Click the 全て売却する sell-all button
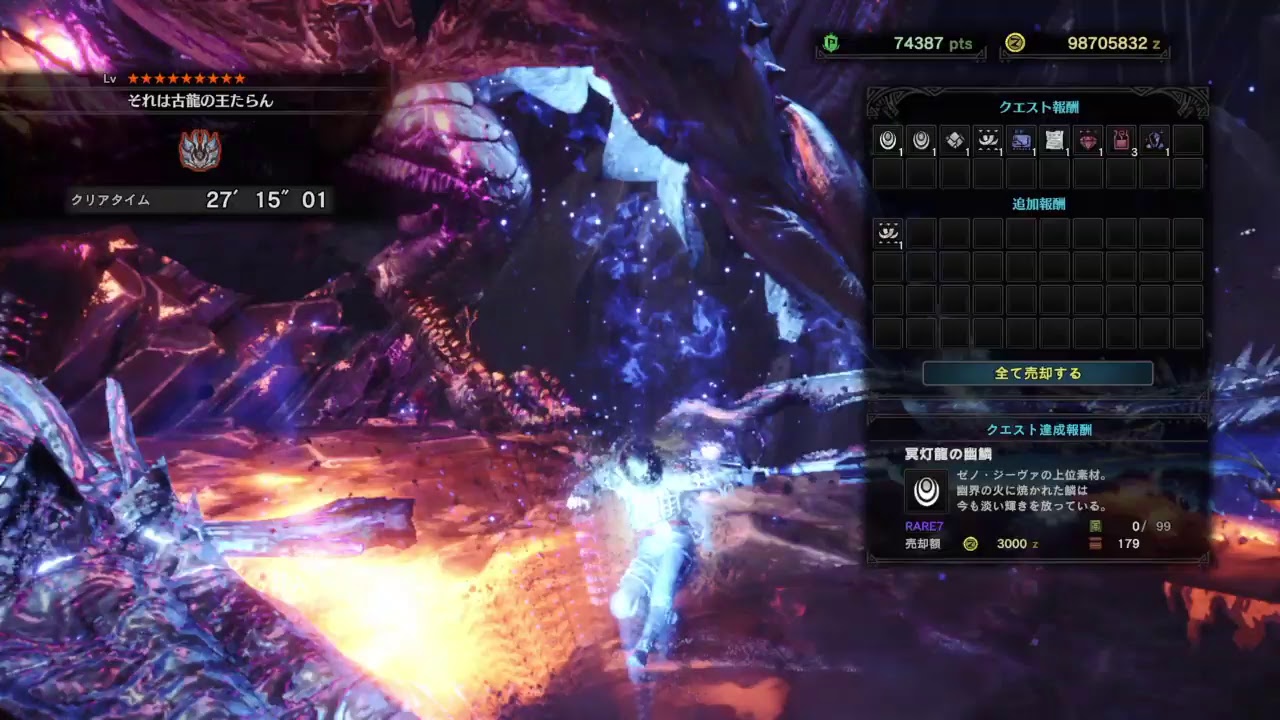This screenshot has height=720, width=1280. pyautogui.click(x=1037, y=373)
